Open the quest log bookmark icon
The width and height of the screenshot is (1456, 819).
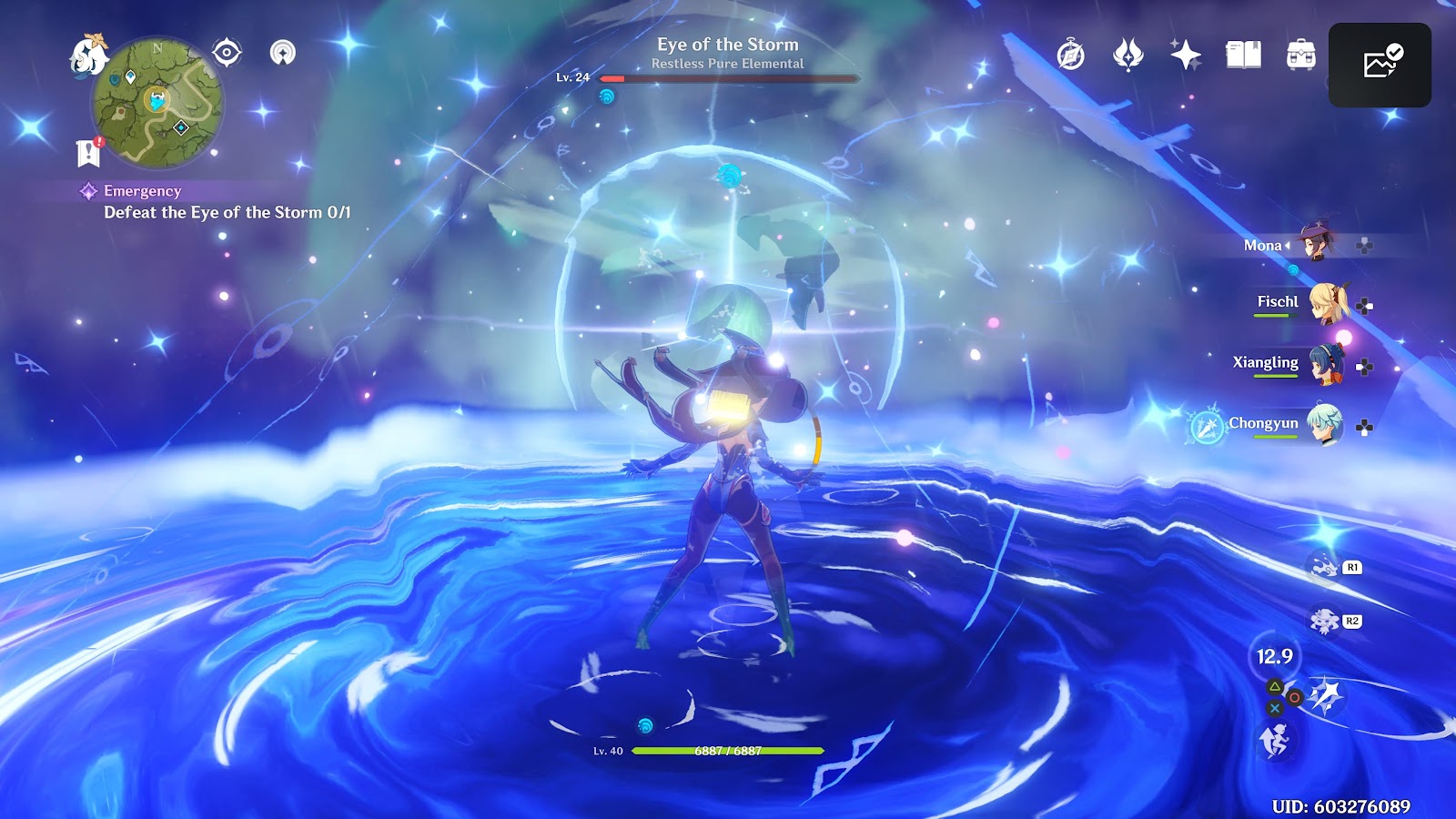point(88,153)
